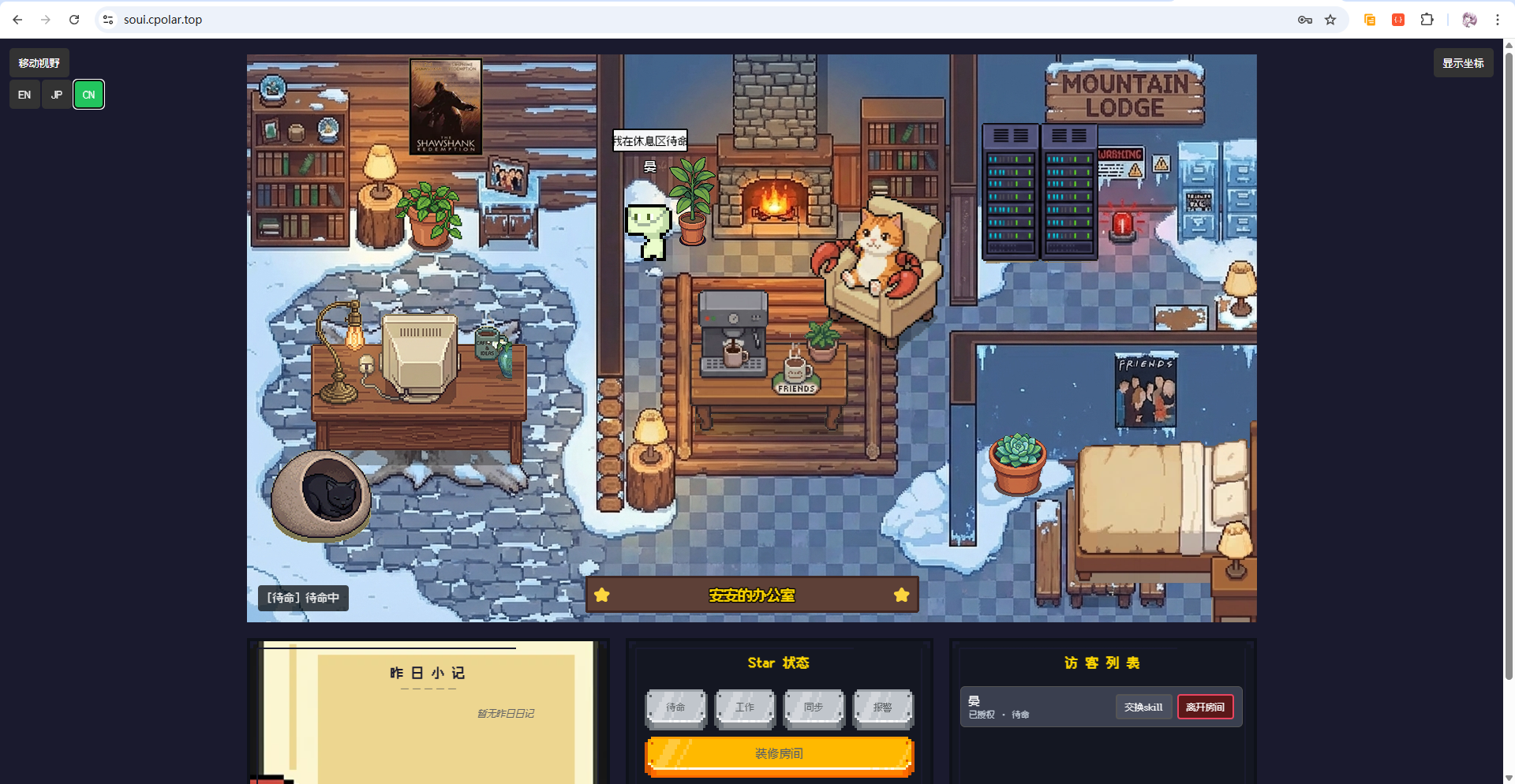
Task: Click the red 离开房间 leave room button
Action: pos(1205,707)
